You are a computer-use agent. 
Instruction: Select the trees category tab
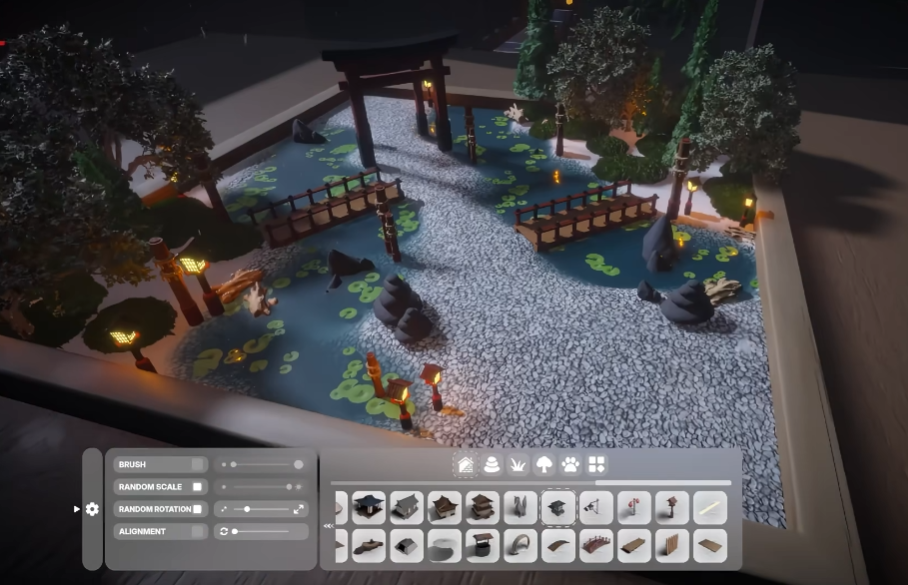pos(544,464)
